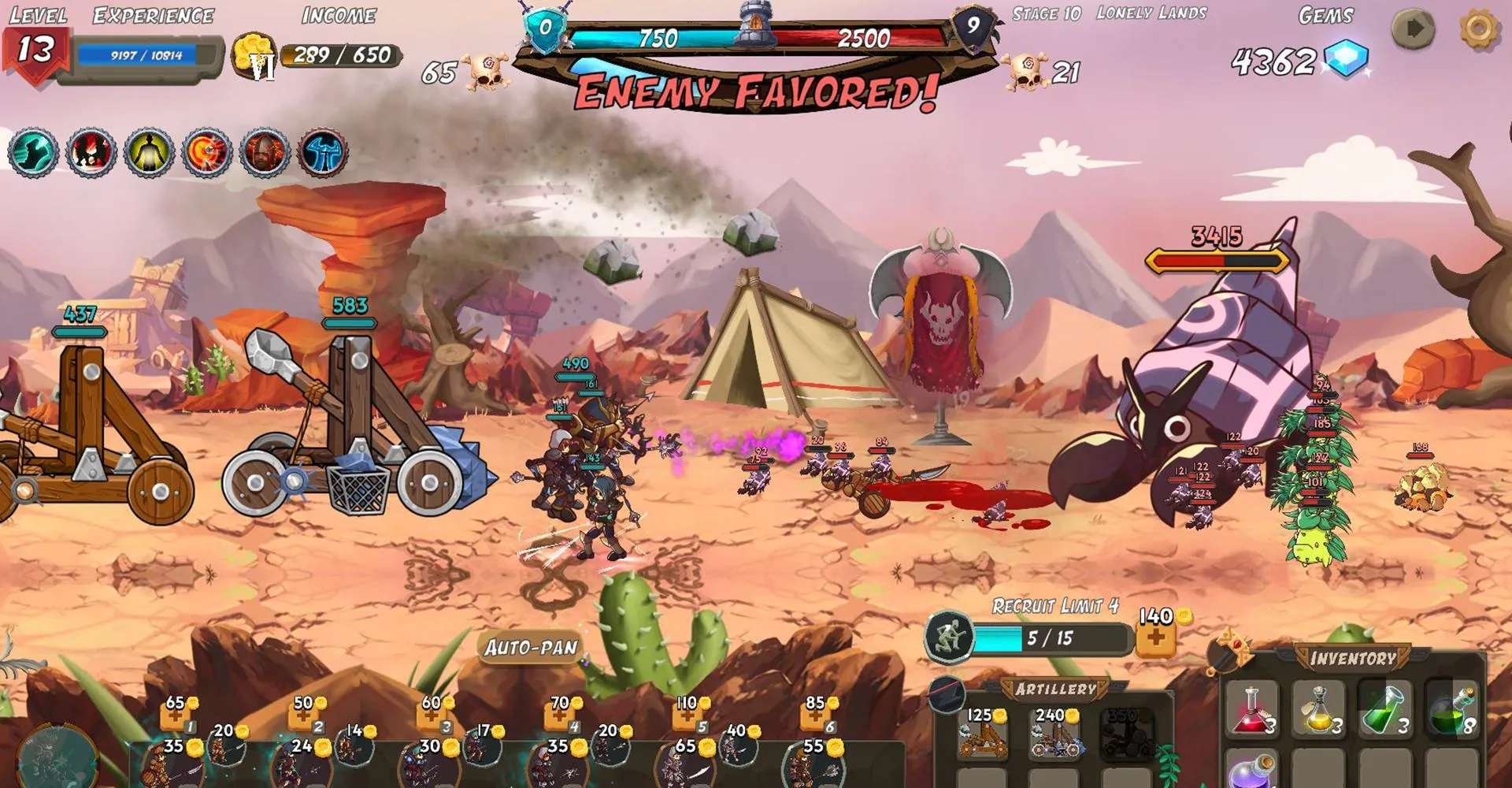Activate the helmeted warrior ability
This screenshot has width=1512, height=788.
(x=264, y=152)
